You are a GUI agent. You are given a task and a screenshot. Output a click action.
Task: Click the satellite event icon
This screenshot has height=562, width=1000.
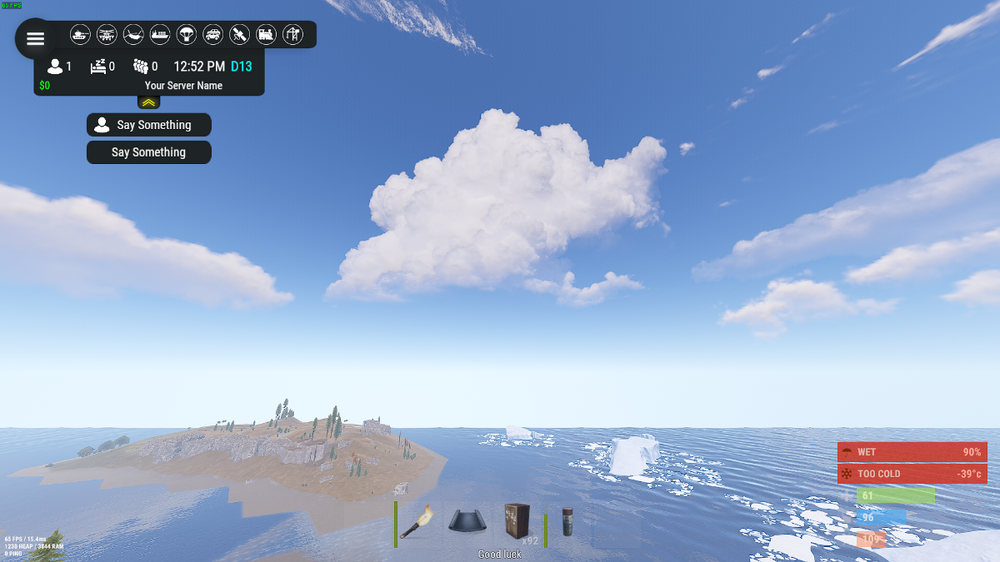[239, 35]
